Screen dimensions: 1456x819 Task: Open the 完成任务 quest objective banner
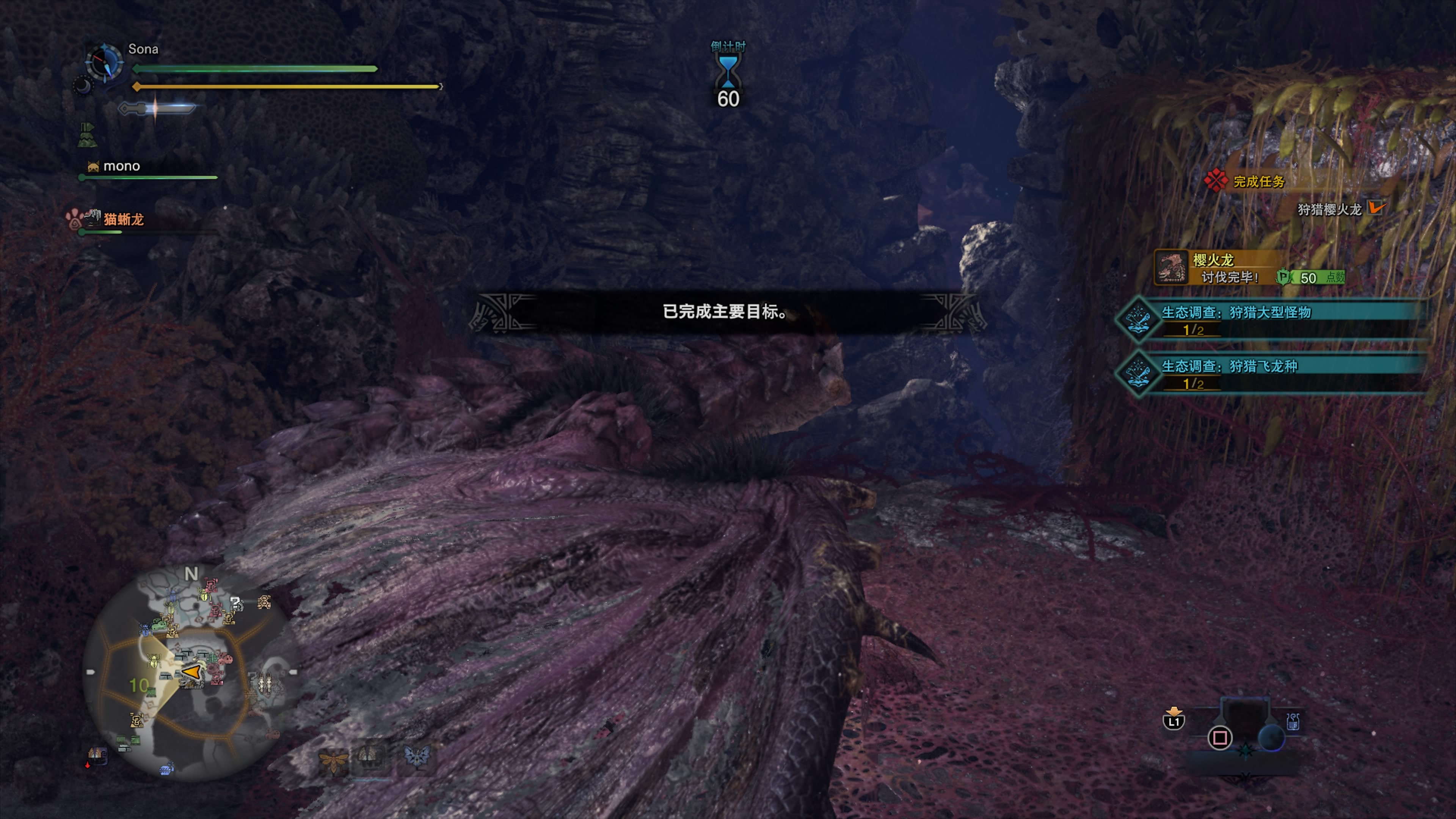click(1259, 182)
